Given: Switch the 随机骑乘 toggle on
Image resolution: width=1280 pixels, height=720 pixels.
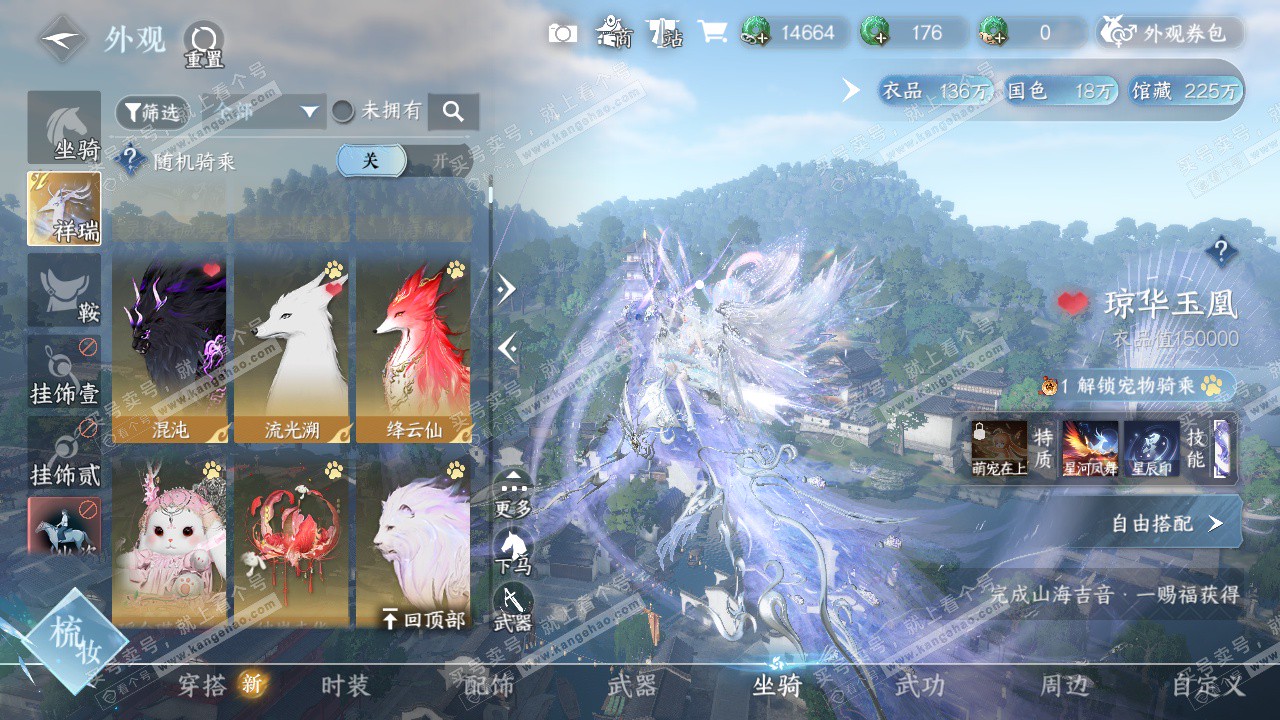Looking at the screenshot, I should 438,161.
